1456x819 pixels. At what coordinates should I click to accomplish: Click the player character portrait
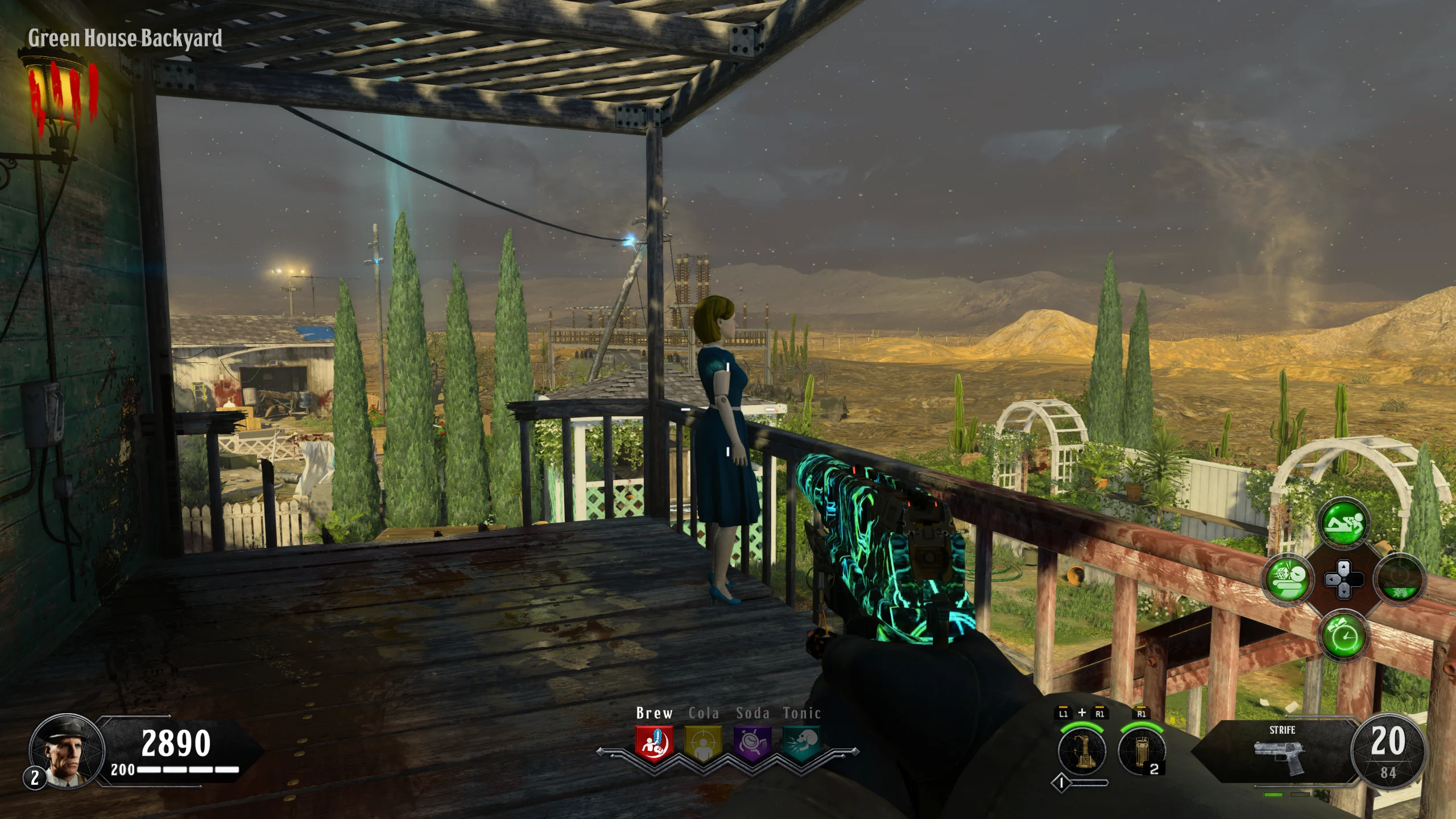66,751
